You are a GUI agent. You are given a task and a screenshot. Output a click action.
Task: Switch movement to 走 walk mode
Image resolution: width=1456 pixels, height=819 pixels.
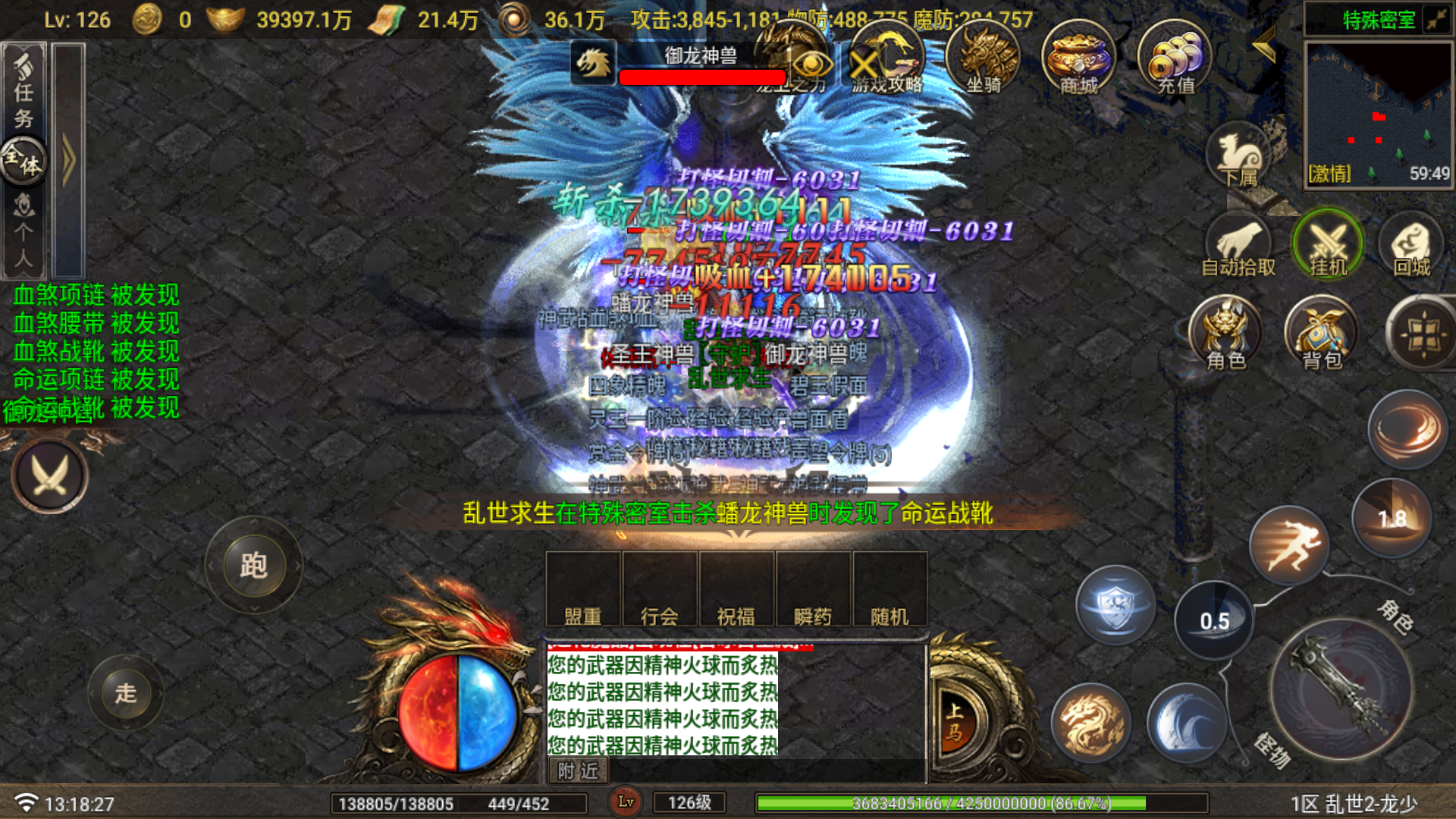pos(127,692)
